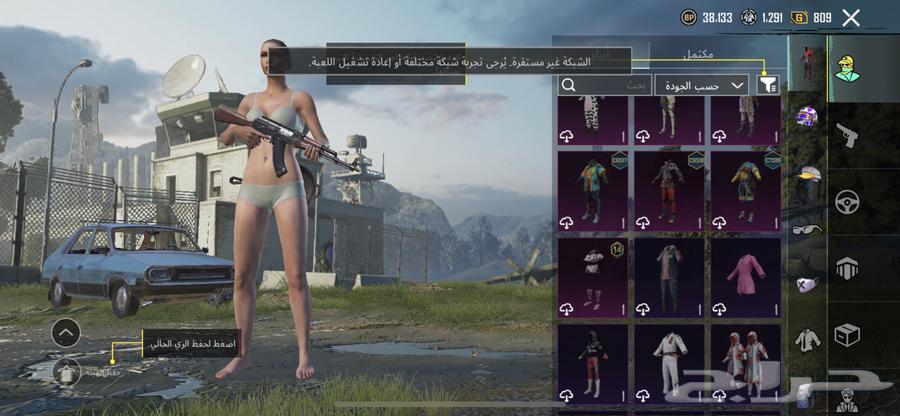Screen dimensions: 900x416
Task: Switch to the face mask tab
Action: [x=807, y=285]
